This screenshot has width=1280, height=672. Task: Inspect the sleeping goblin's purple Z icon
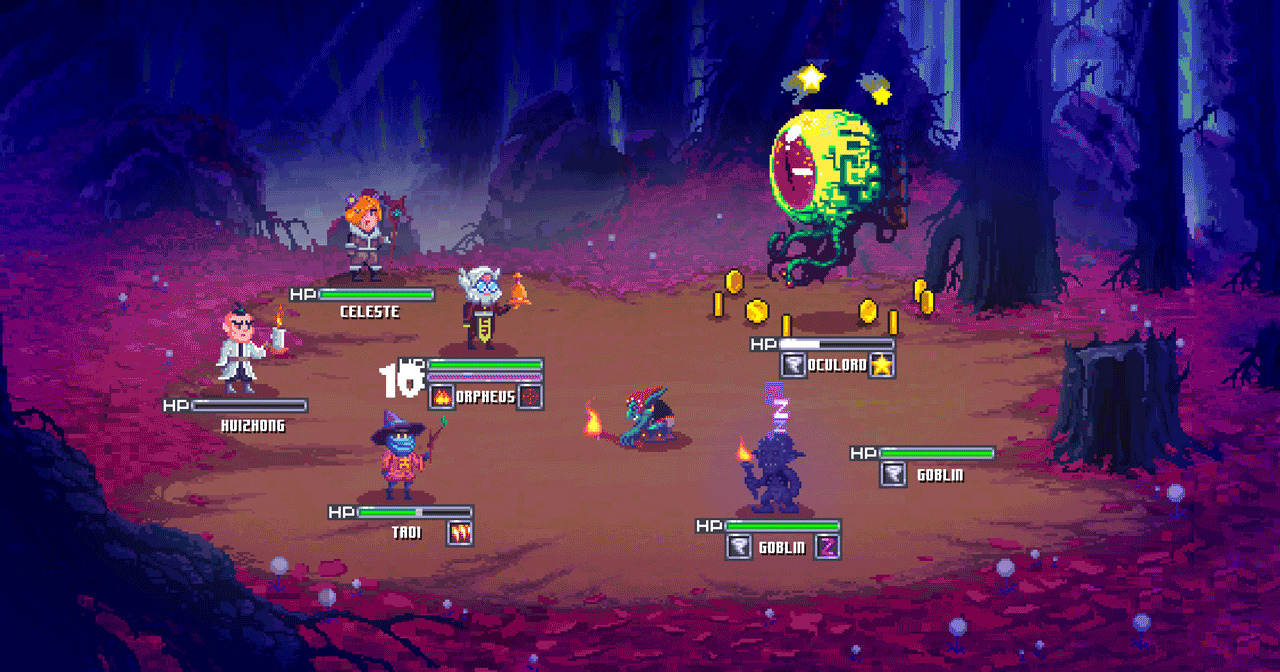pyautogui.click(x=828, y=547)
